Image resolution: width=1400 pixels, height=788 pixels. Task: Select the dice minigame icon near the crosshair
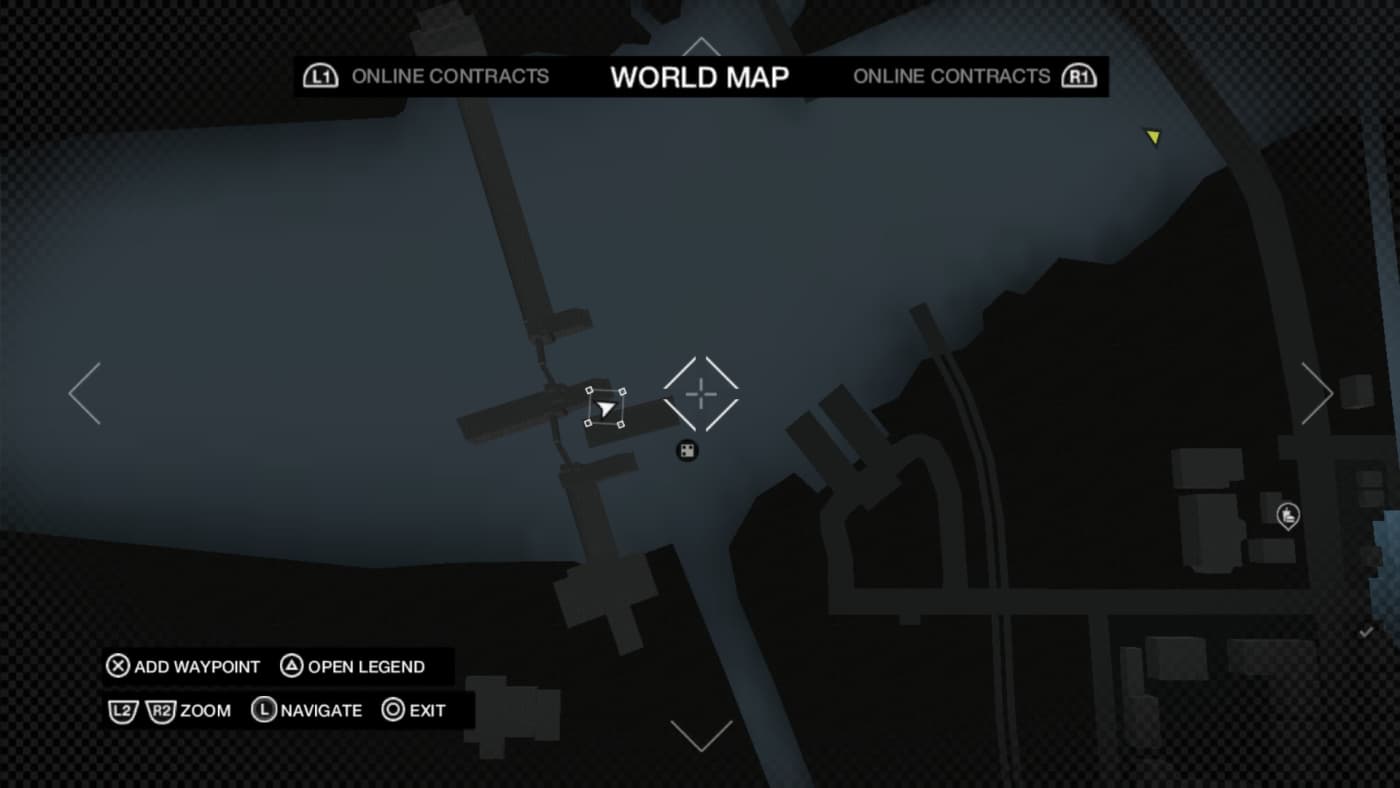(x=686, y=451)
